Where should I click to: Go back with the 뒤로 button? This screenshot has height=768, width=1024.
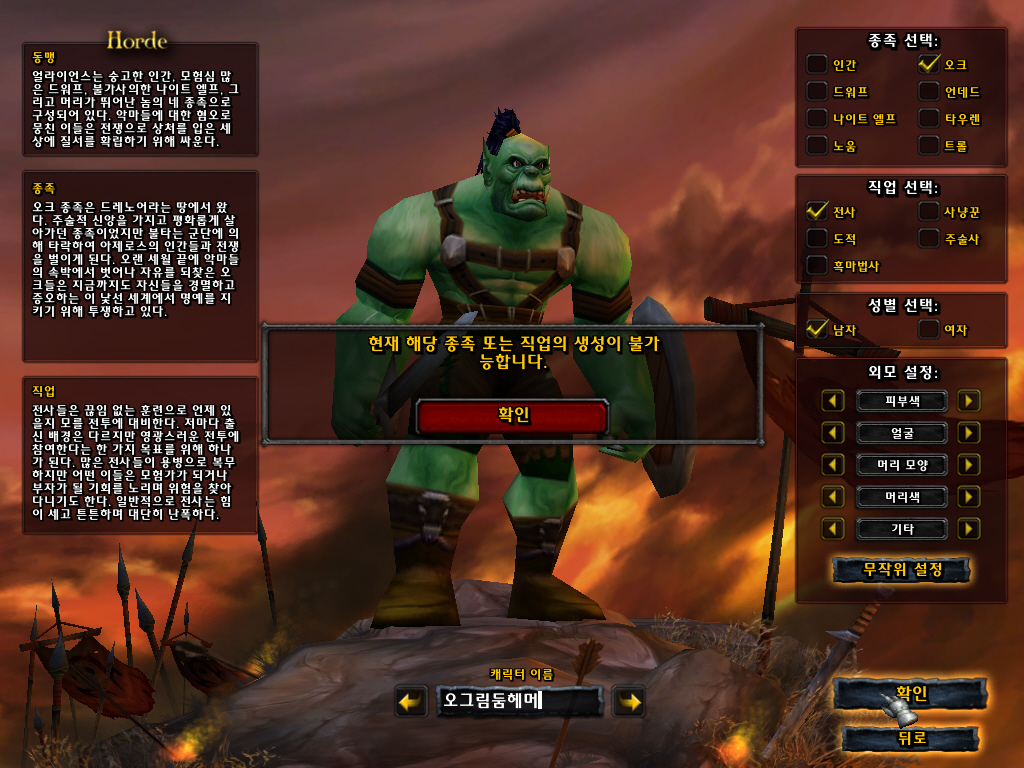(911, 739)
